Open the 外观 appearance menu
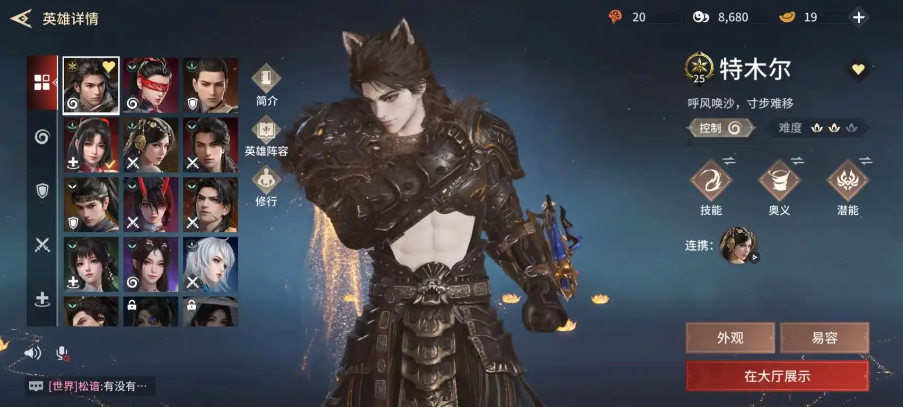 [730, 338]
